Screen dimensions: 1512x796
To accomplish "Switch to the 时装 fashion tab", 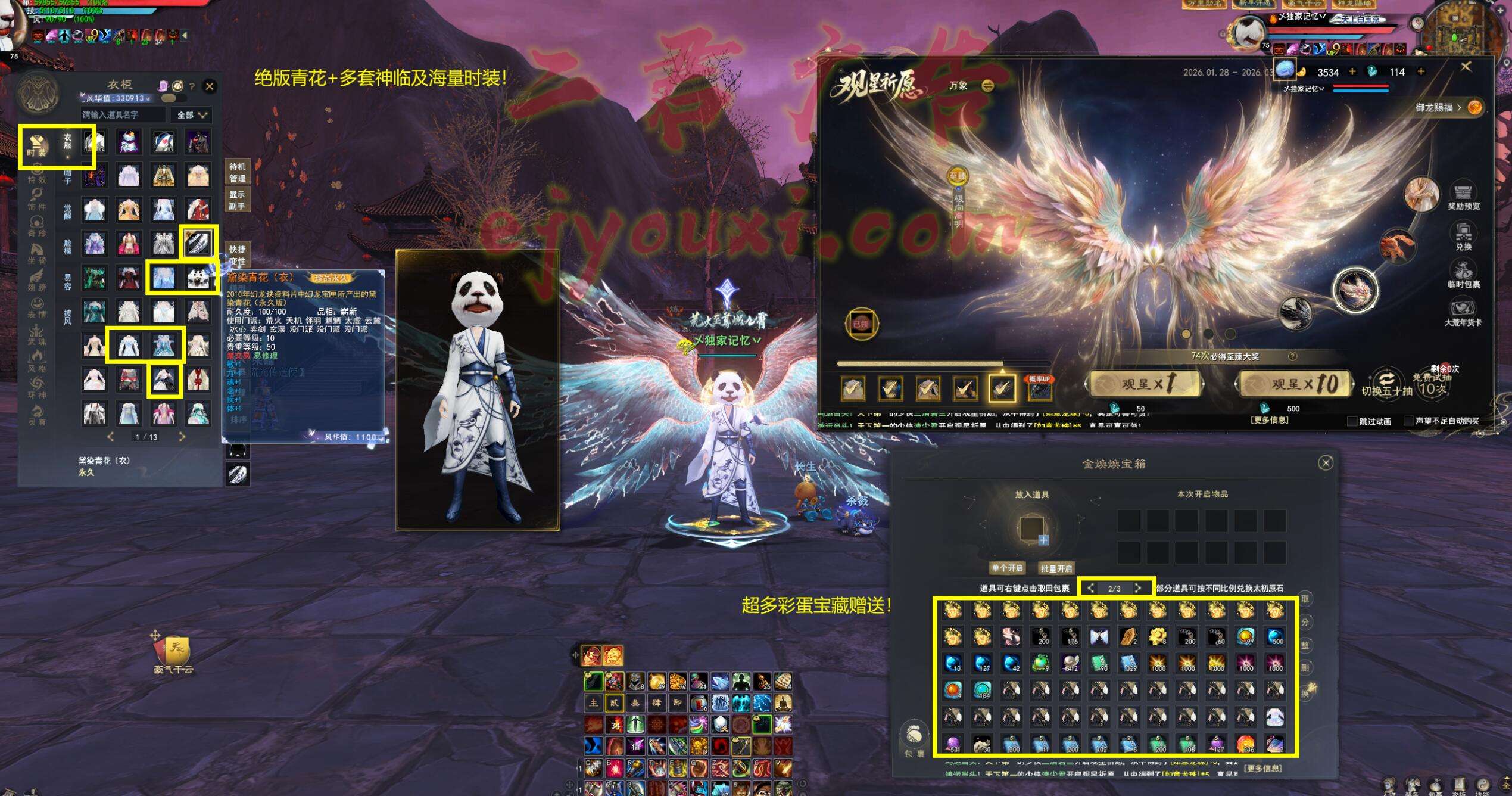I will [x=36, y=146].
